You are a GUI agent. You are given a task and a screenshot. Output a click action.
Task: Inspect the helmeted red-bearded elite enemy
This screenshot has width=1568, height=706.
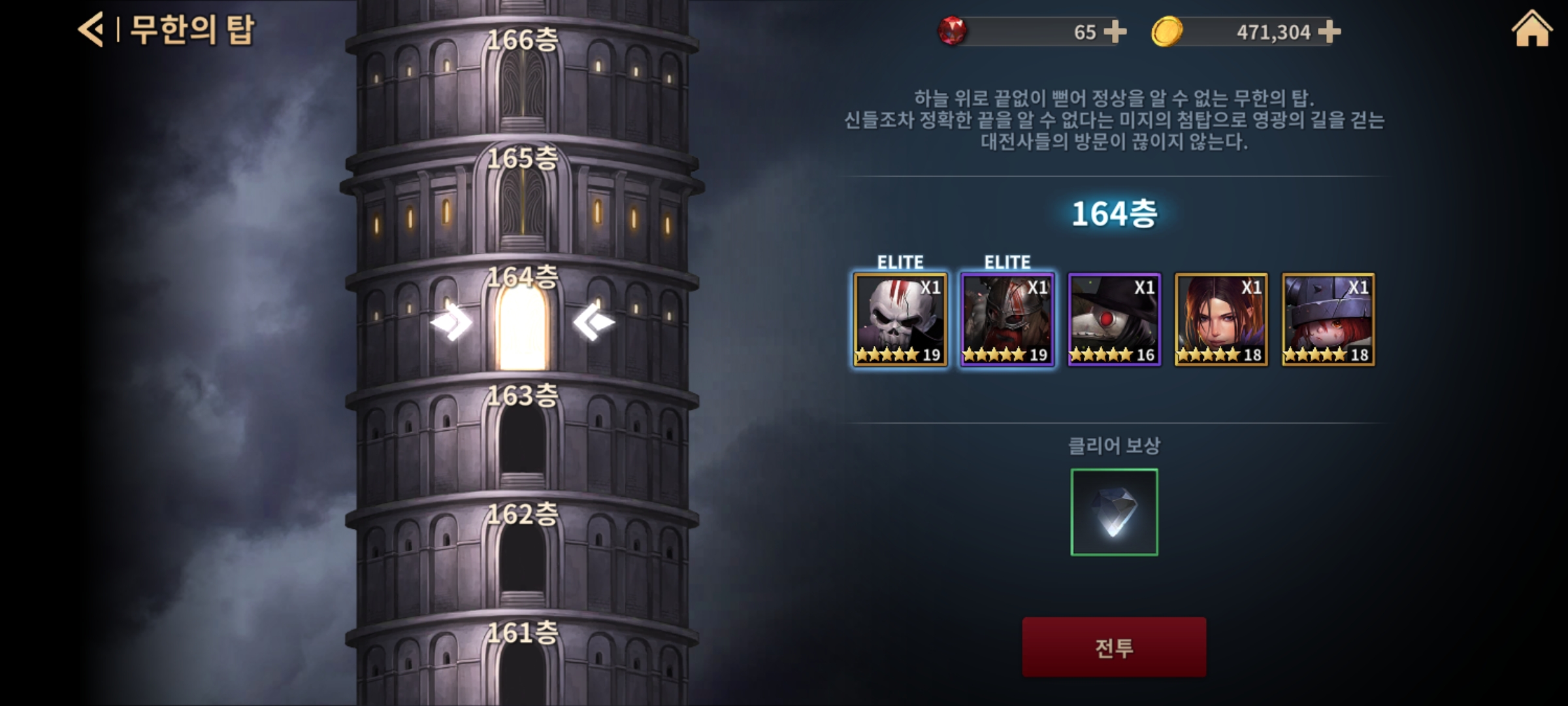click(1007, 319)
